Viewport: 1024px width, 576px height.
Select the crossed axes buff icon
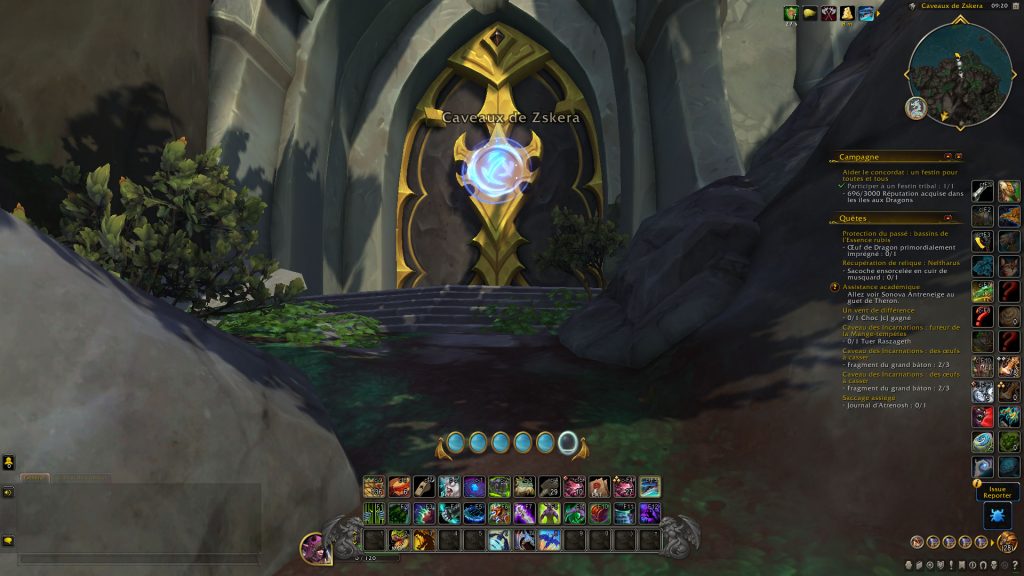pyautogui.click(x=828, y=13)
